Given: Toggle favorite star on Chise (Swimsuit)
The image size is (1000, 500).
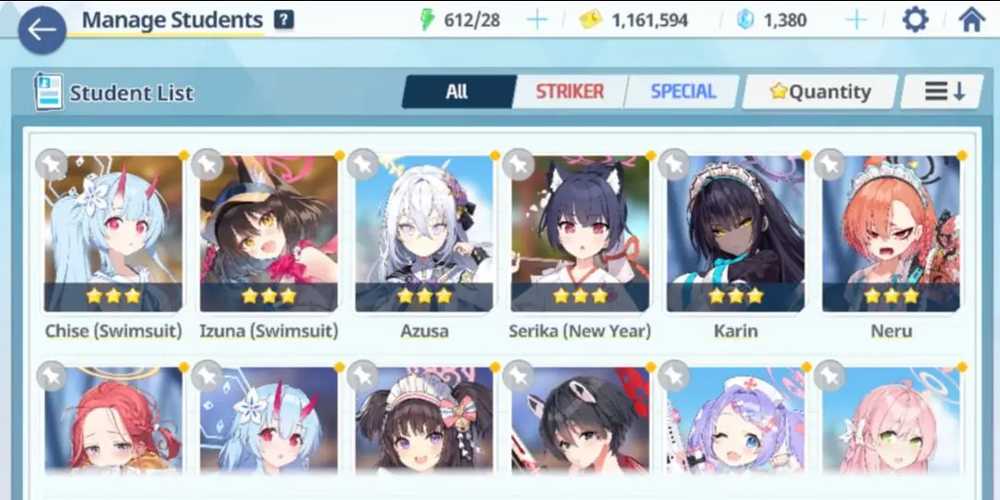Looking at the screenshot, I should [51, 164].
